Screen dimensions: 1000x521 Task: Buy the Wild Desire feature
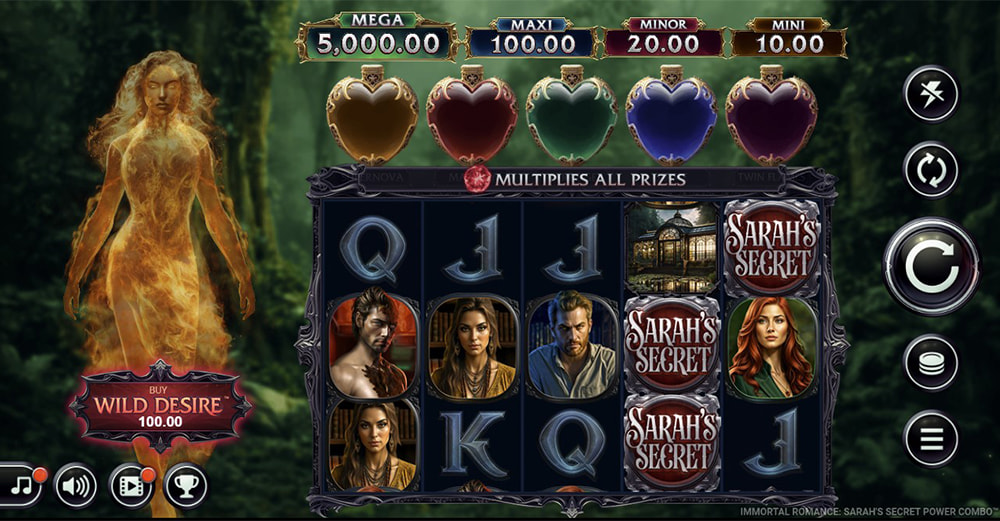[x=160, y=407]
